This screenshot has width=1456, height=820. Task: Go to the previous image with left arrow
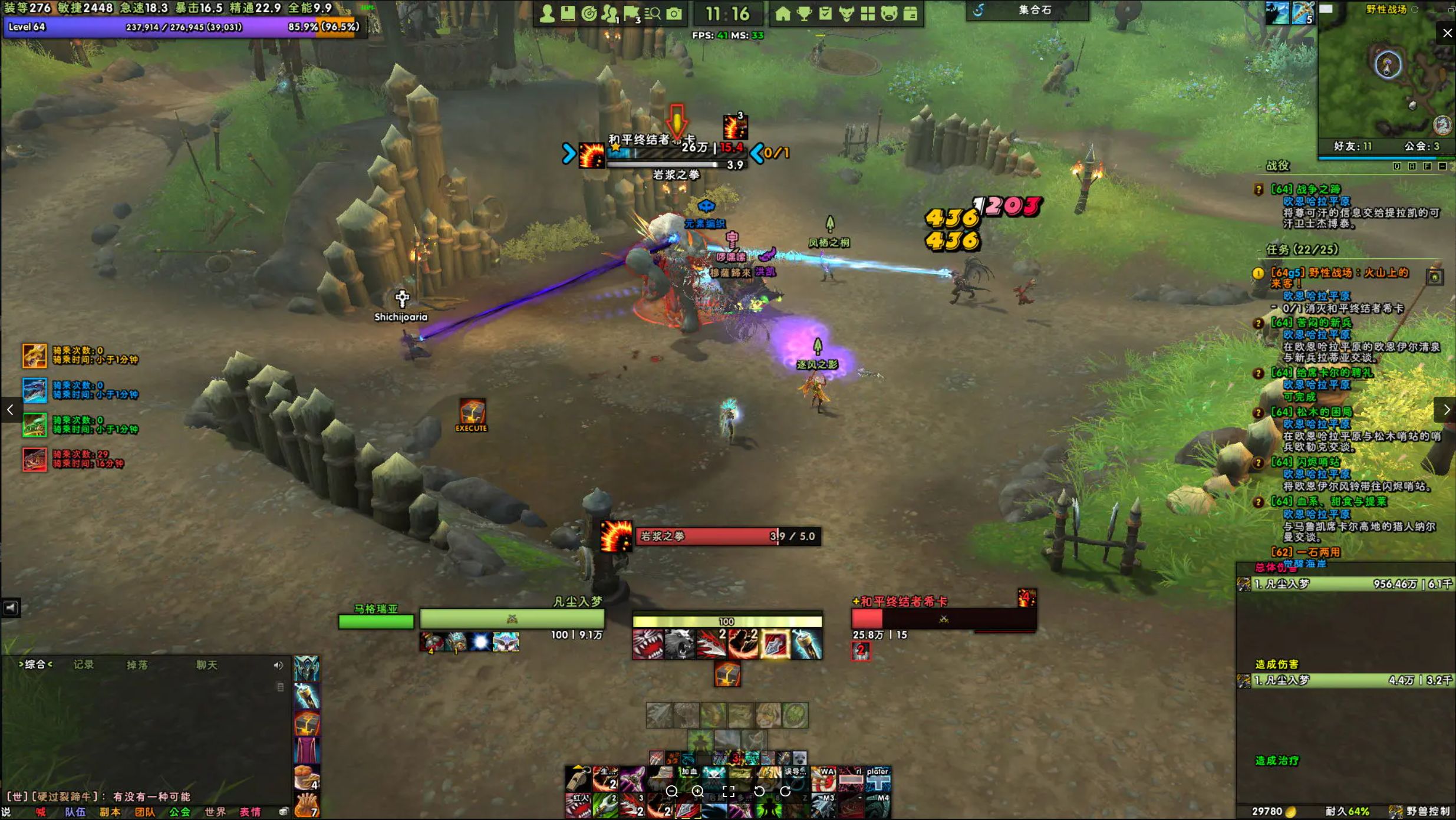(10, 410)
